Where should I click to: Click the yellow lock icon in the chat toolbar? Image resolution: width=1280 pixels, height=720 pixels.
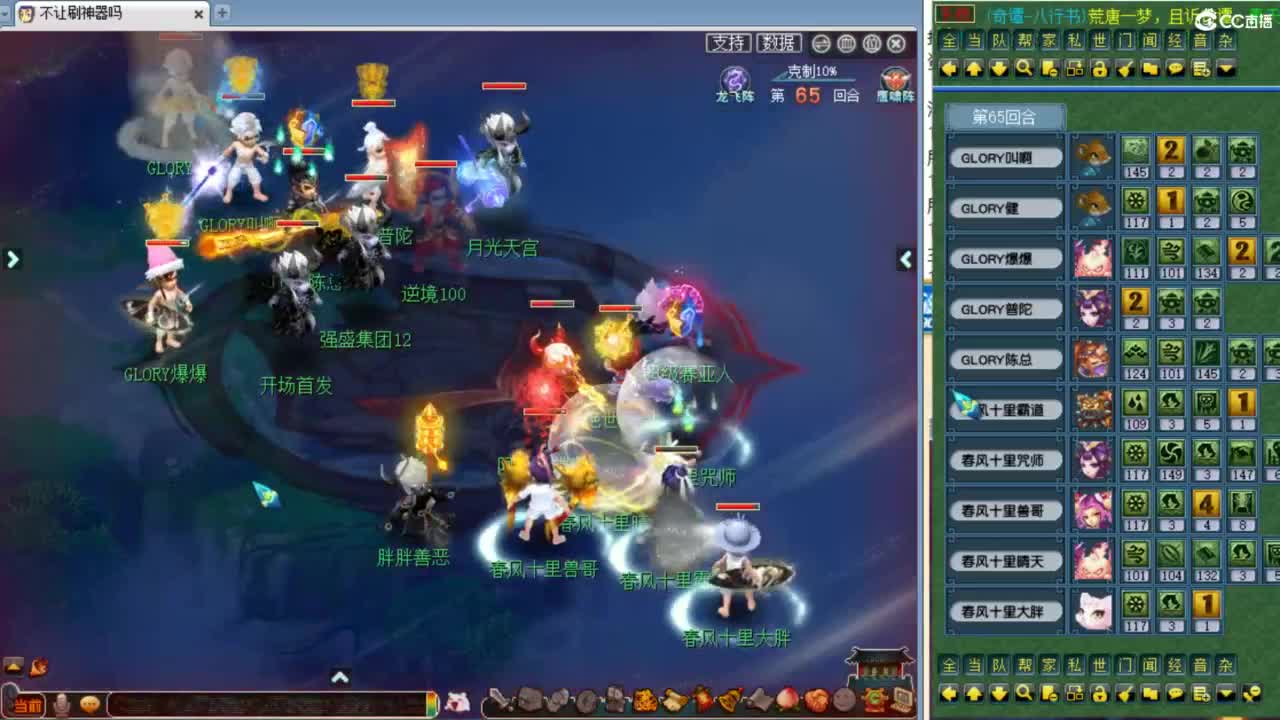(1098, 68)
